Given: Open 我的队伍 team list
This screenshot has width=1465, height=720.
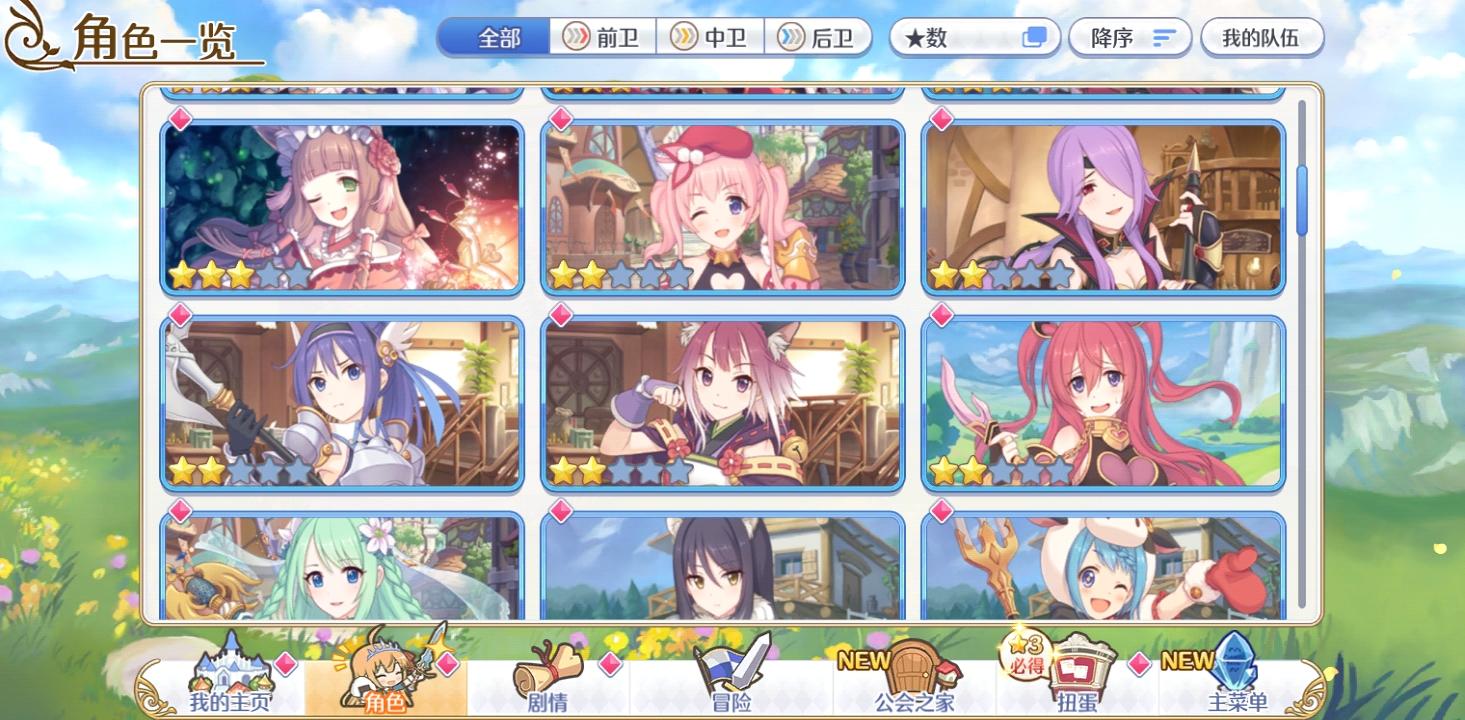Looking at the screenshot, I should pos(1262,38).
